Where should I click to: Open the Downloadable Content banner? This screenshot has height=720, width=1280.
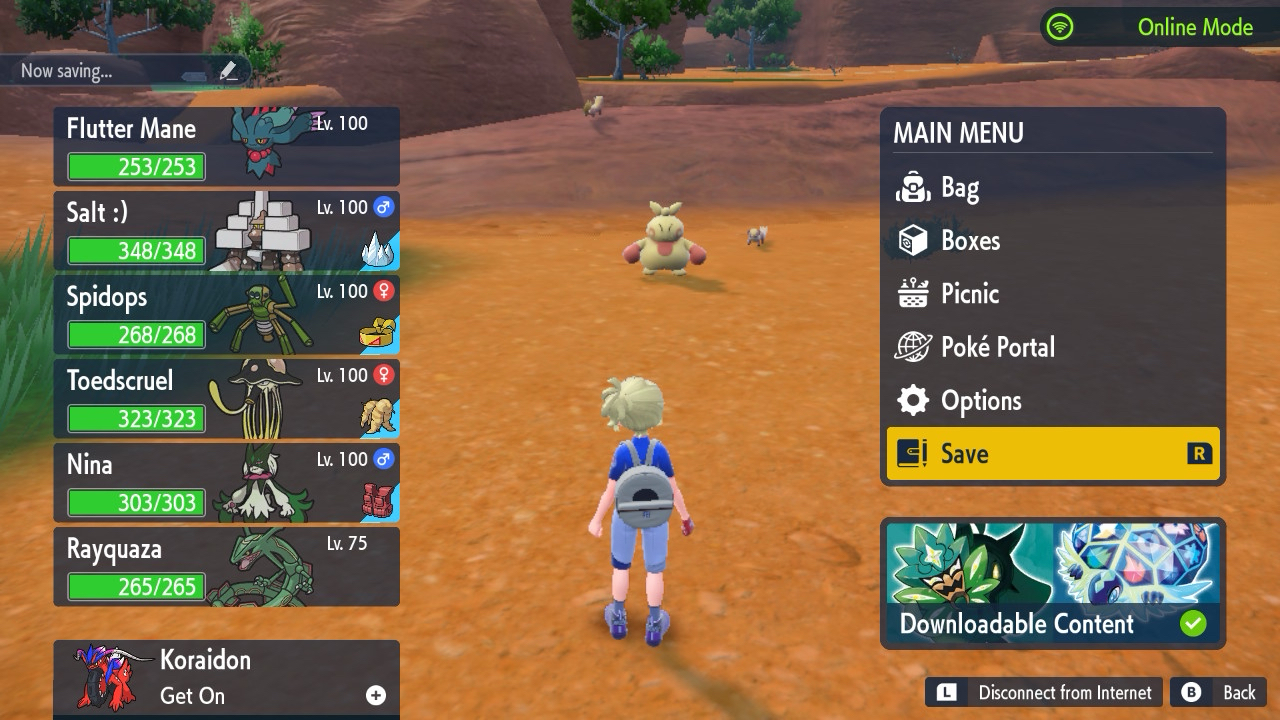pyautogui.click(x=1052, y=583)
